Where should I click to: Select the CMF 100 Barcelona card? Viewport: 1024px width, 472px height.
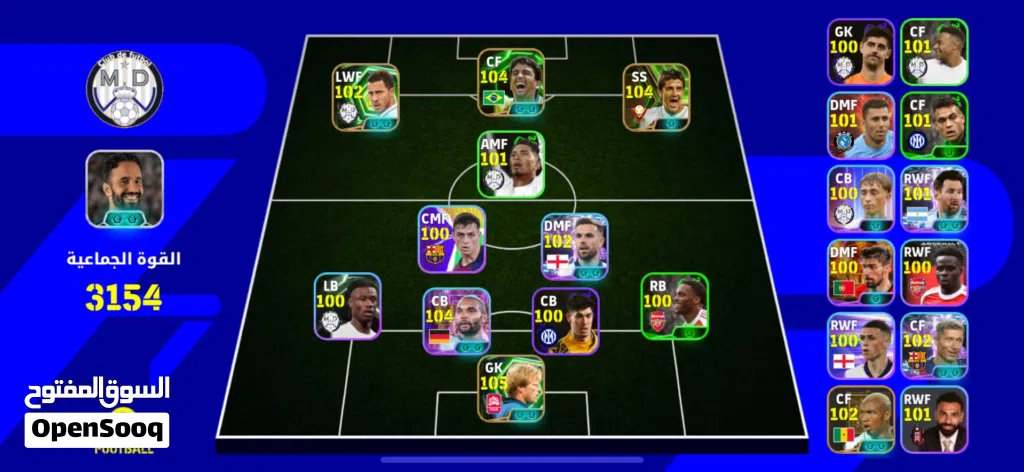[451, 240]
